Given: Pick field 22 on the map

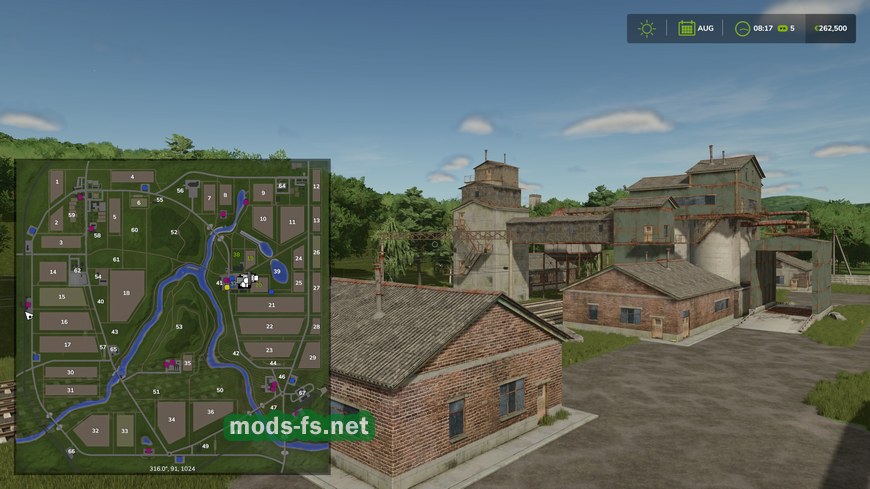Looking at the screenshot, I should coord(270,326).
